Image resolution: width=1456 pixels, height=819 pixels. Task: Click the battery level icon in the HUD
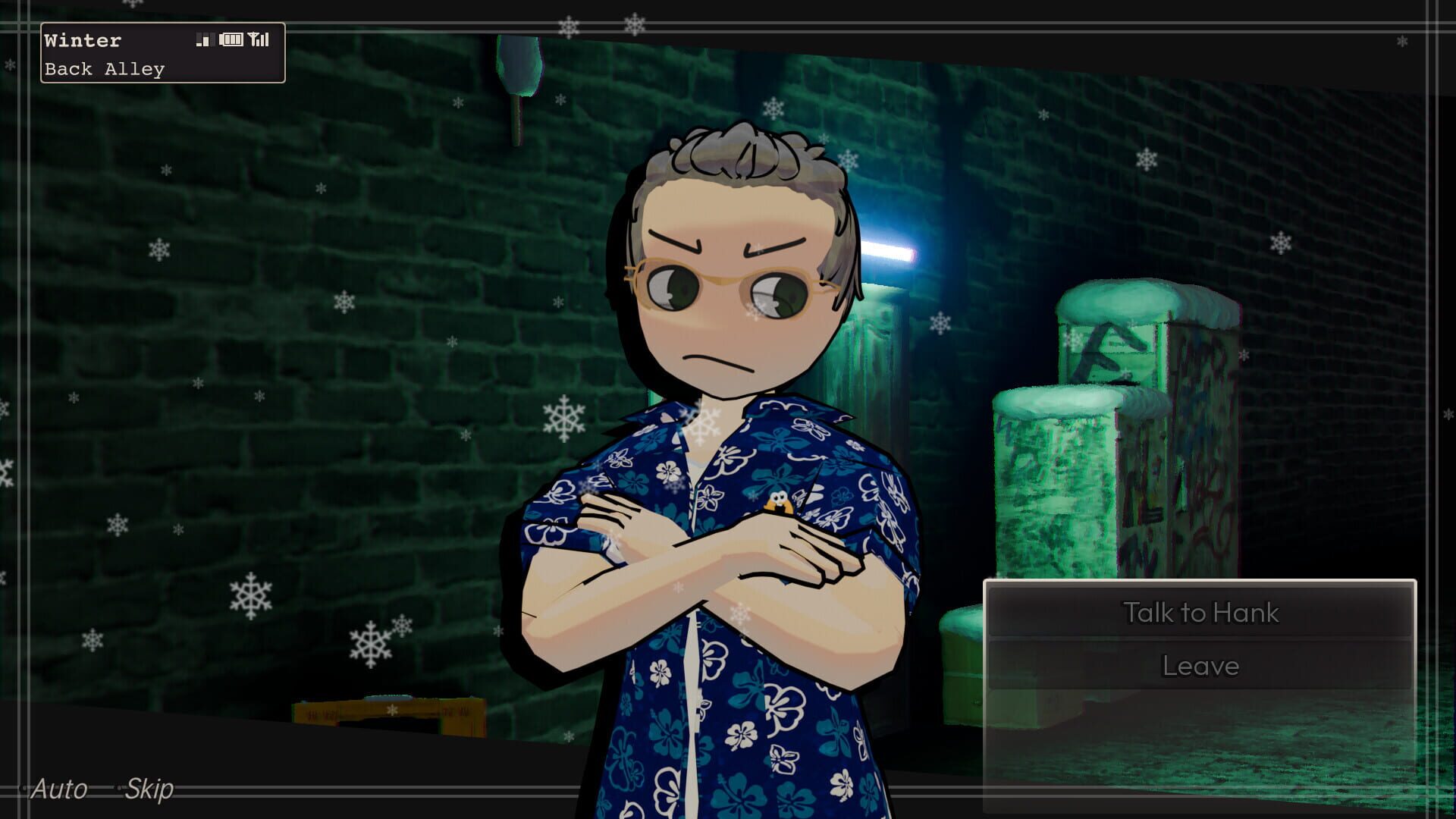tap(231, 40)
